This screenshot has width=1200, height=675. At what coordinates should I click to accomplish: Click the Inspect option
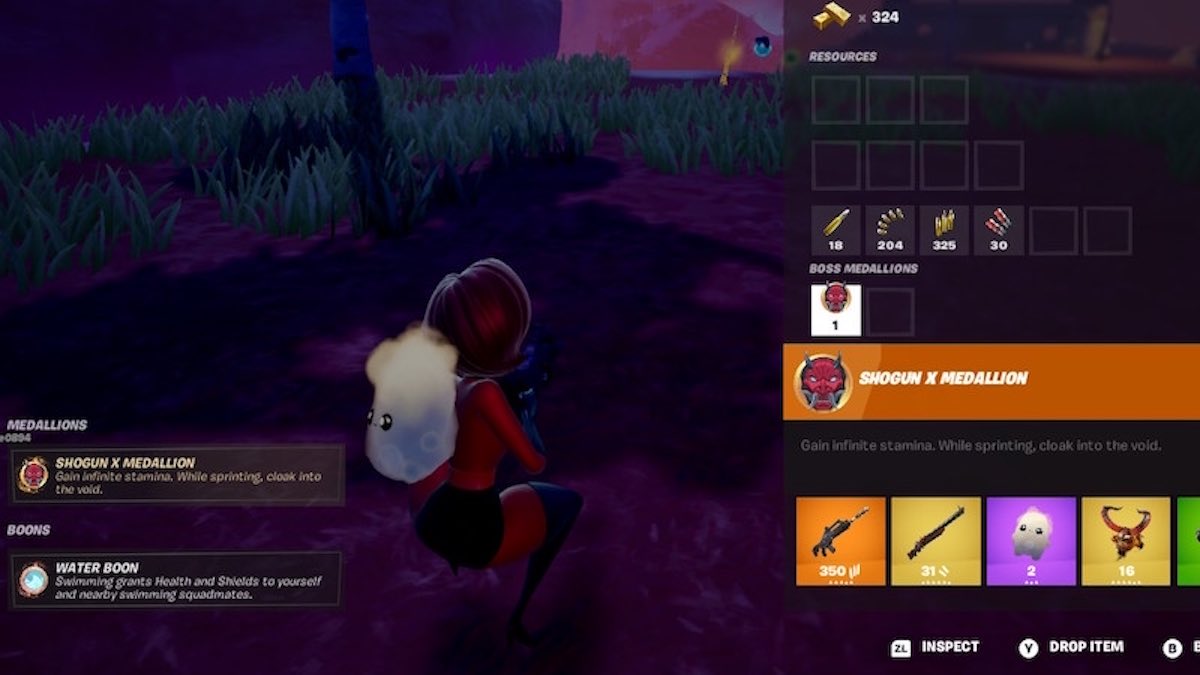937,647
